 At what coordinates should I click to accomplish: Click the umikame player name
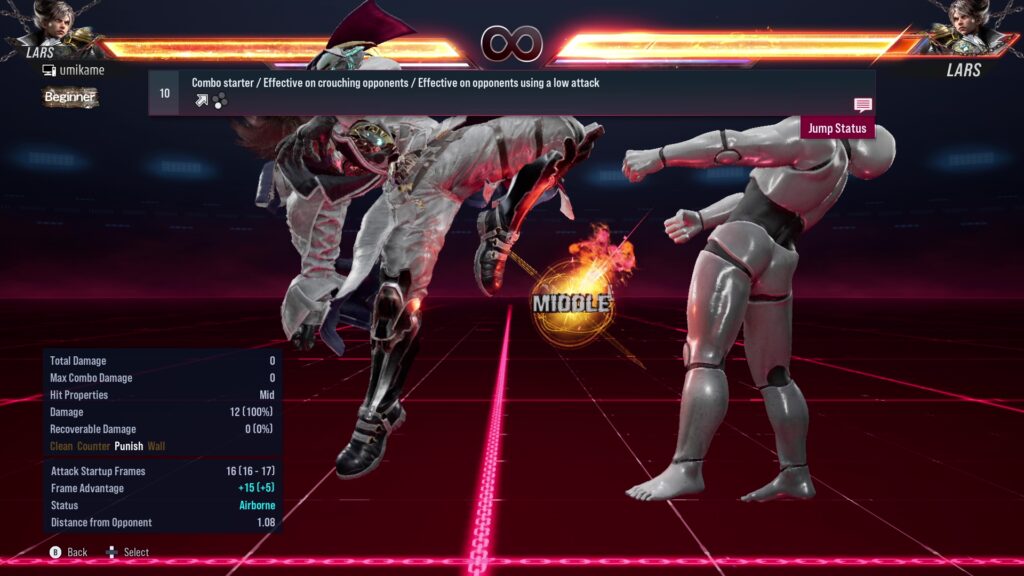(81, 70)
